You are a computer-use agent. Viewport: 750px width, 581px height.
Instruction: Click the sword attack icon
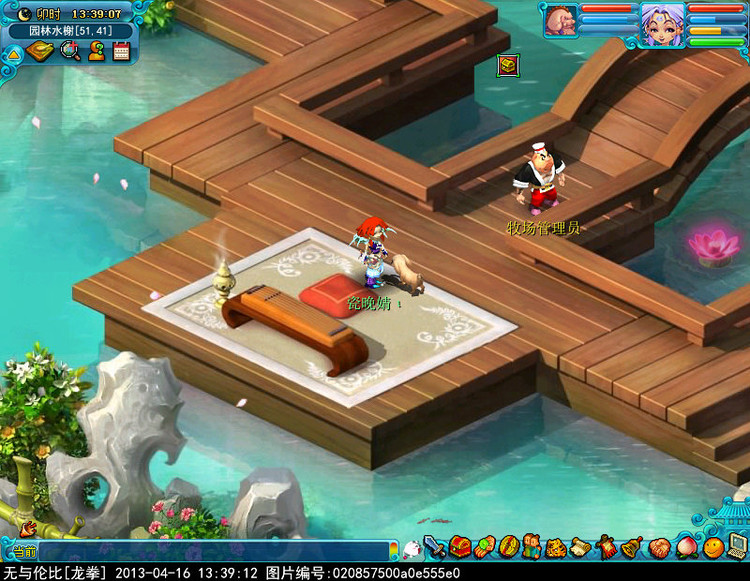coord(434,547)
